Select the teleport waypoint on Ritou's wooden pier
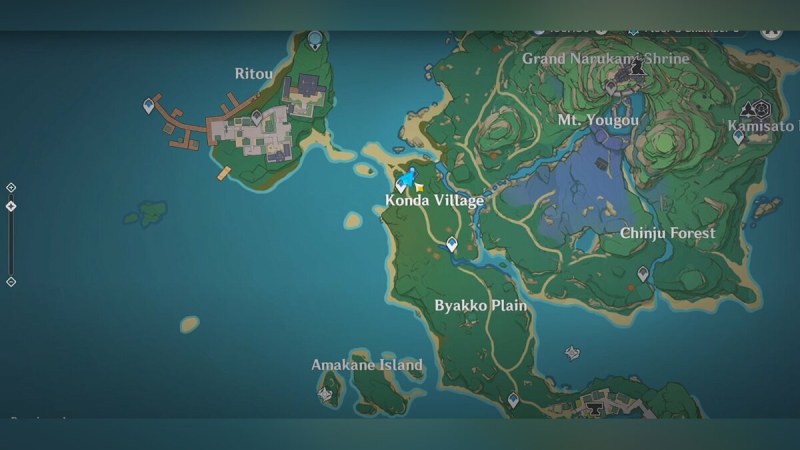 coord(151,104)
